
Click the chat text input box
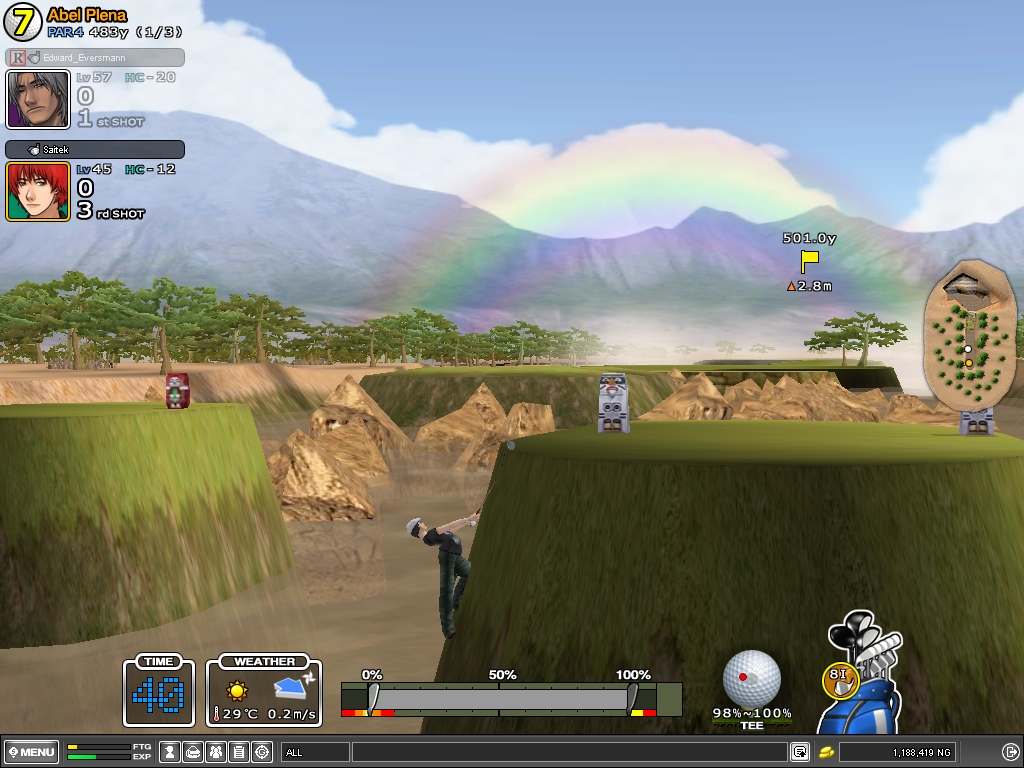click(568, 752)
